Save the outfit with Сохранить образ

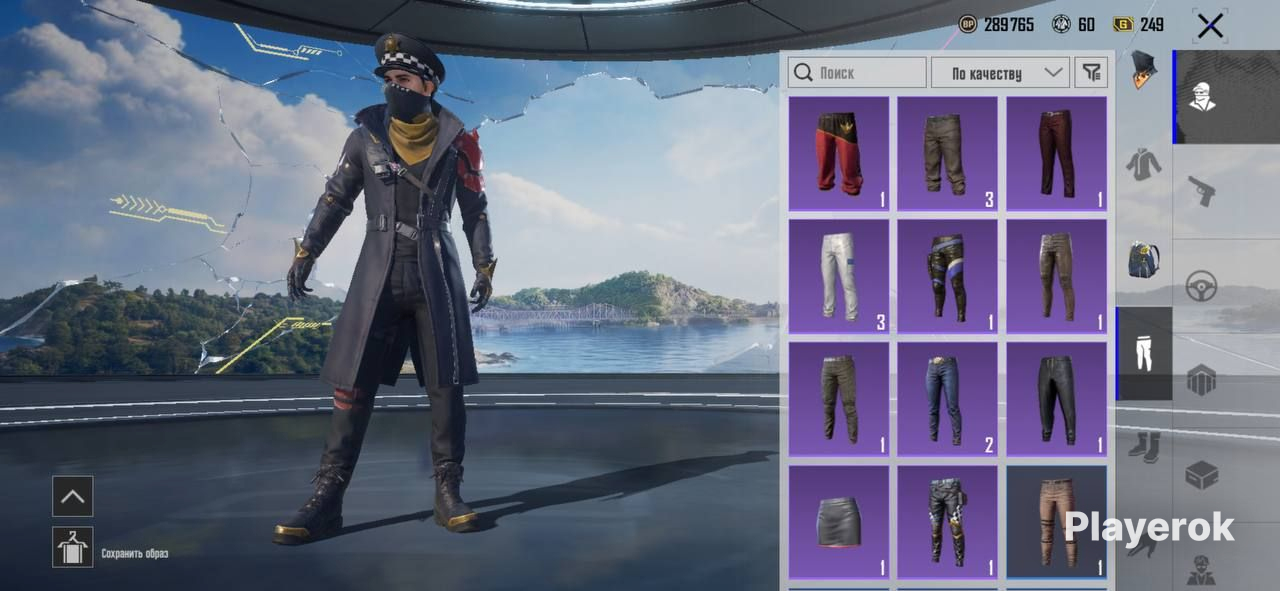(73, 547)
